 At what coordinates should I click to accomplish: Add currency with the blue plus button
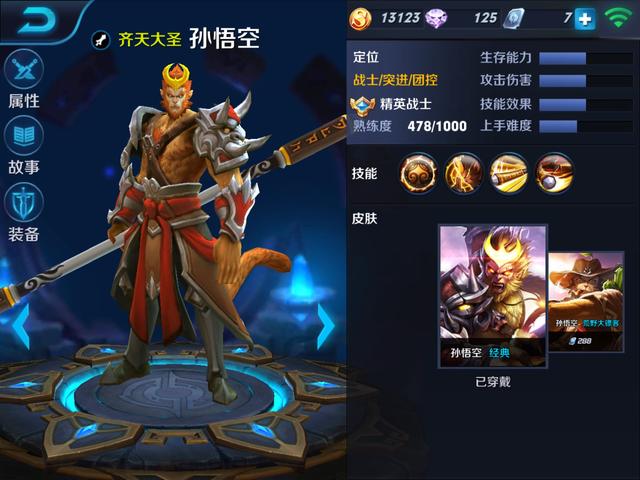(584, 19)
